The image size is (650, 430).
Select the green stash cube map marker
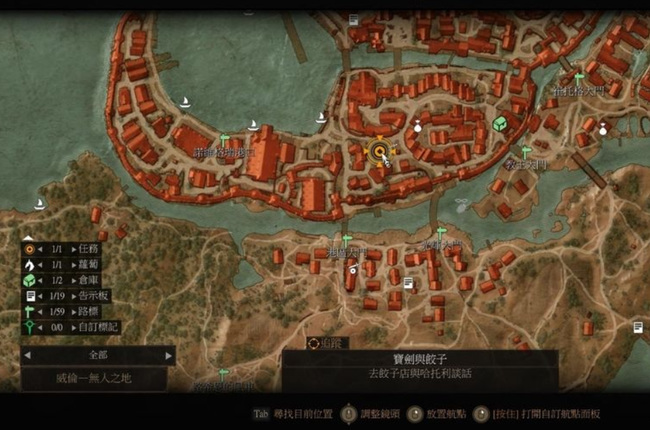(499, 124)
